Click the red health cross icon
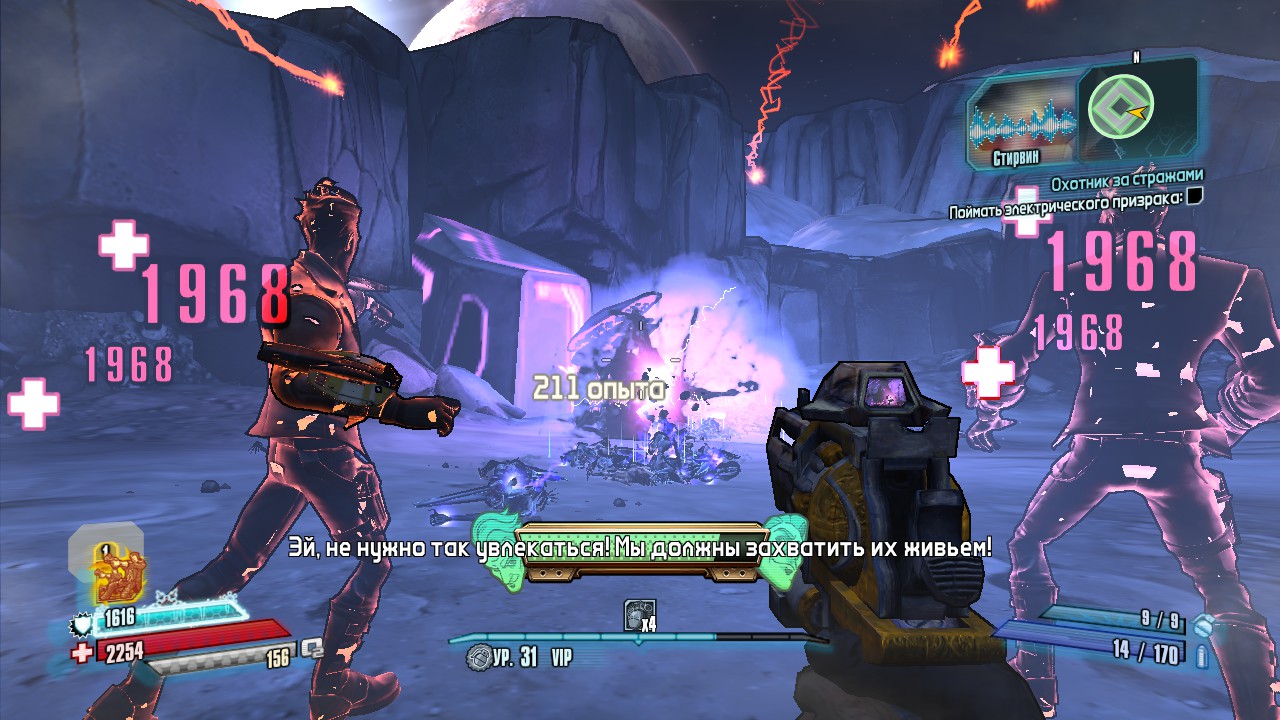 (83, 653)
